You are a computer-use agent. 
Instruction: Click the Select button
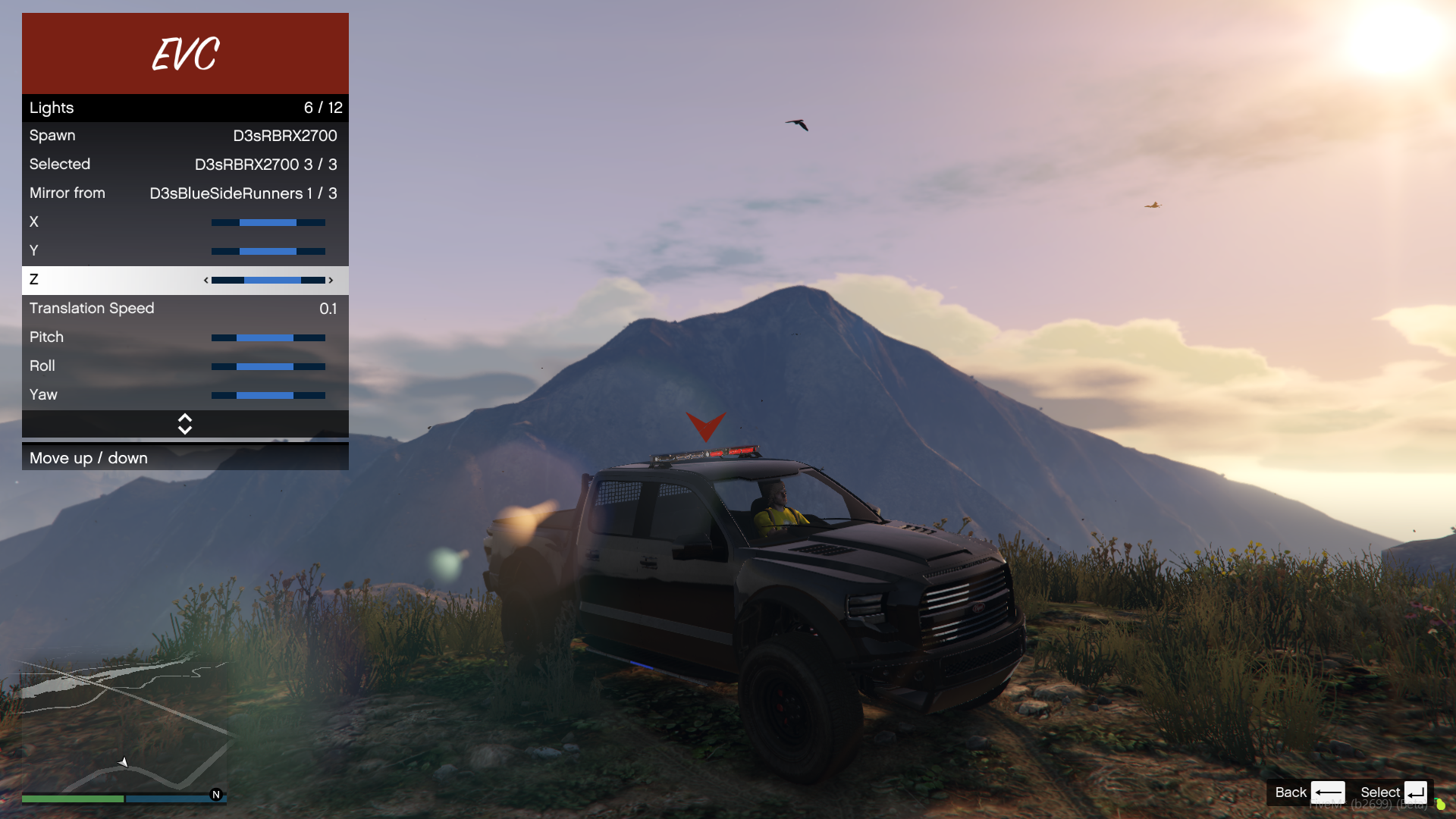pyautogui.click(x=1394, y=792)
